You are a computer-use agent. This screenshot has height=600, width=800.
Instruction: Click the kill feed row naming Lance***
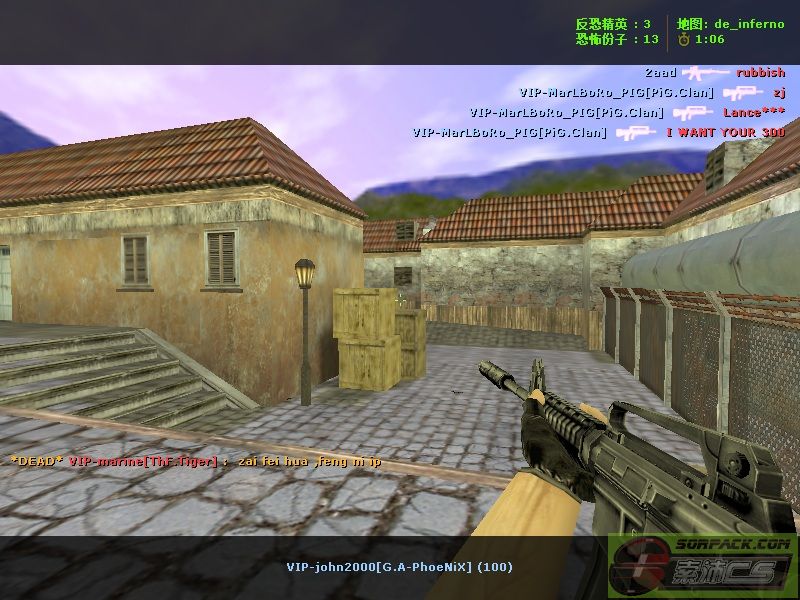(x=627, y=113)
